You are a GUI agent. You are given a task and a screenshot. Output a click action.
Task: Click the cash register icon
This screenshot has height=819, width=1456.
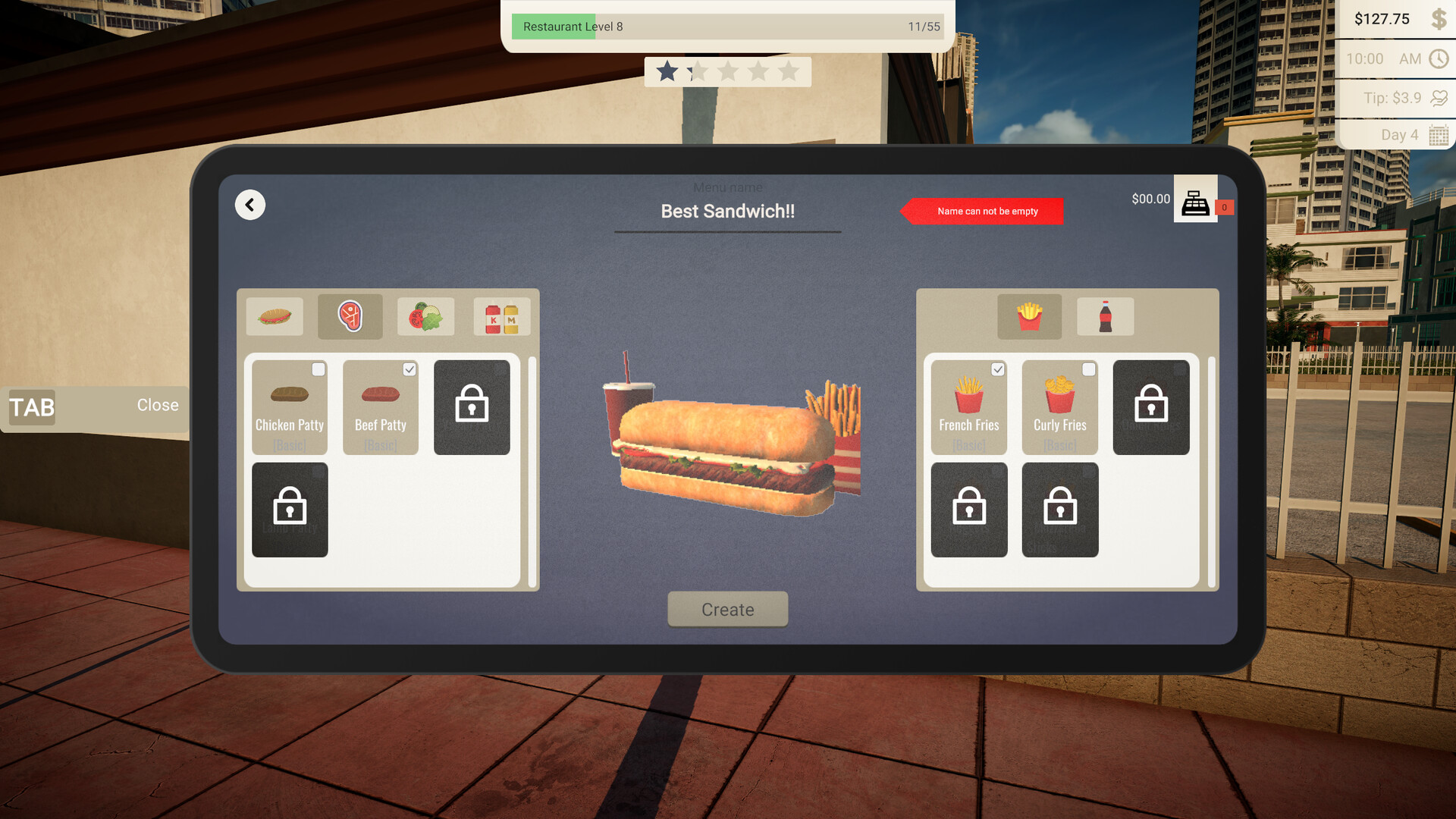click(x=1195, y=202)
